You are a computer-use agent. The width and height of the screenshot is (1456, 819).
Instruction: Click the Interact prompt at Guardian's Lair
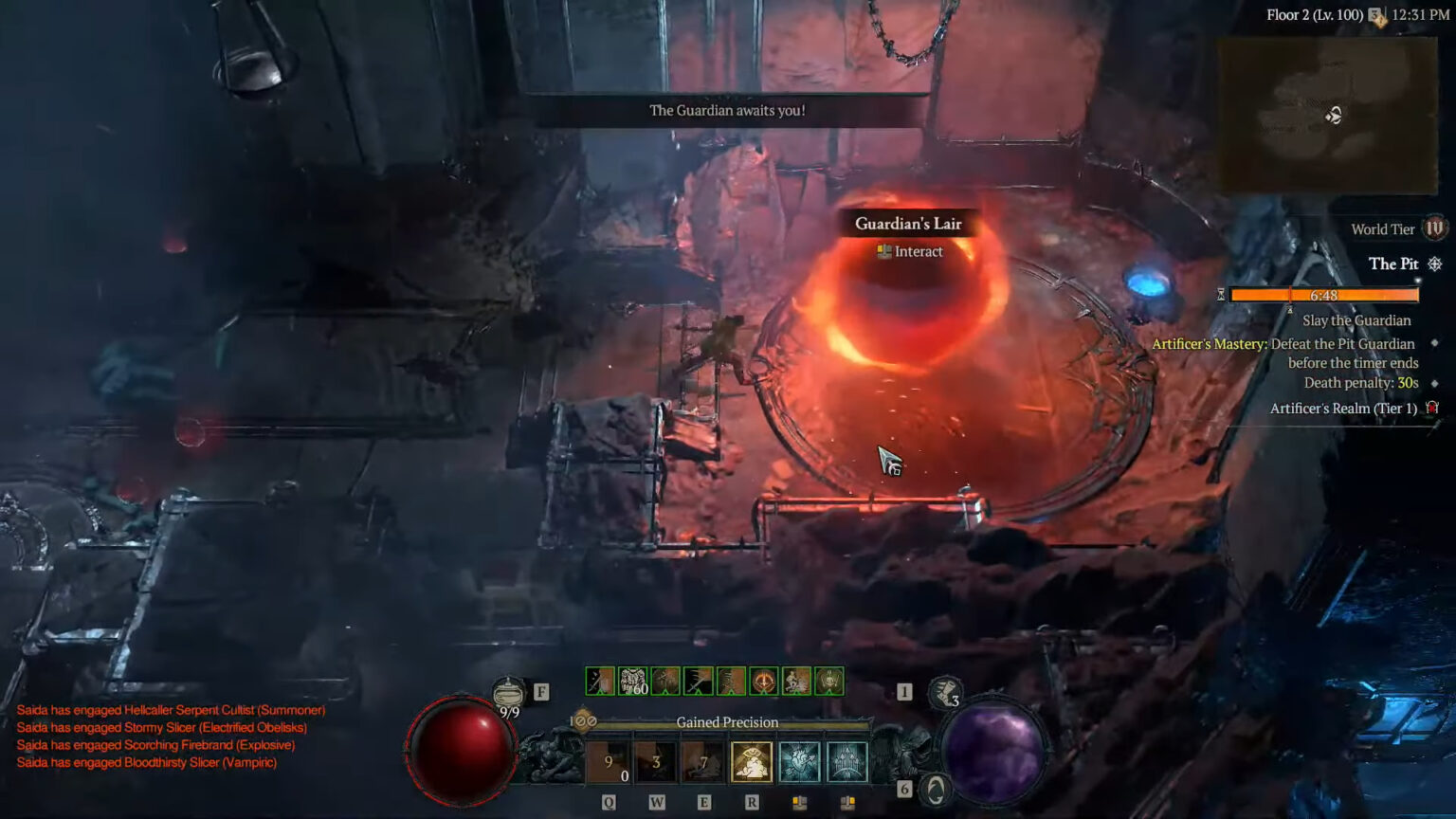[910, 251]
